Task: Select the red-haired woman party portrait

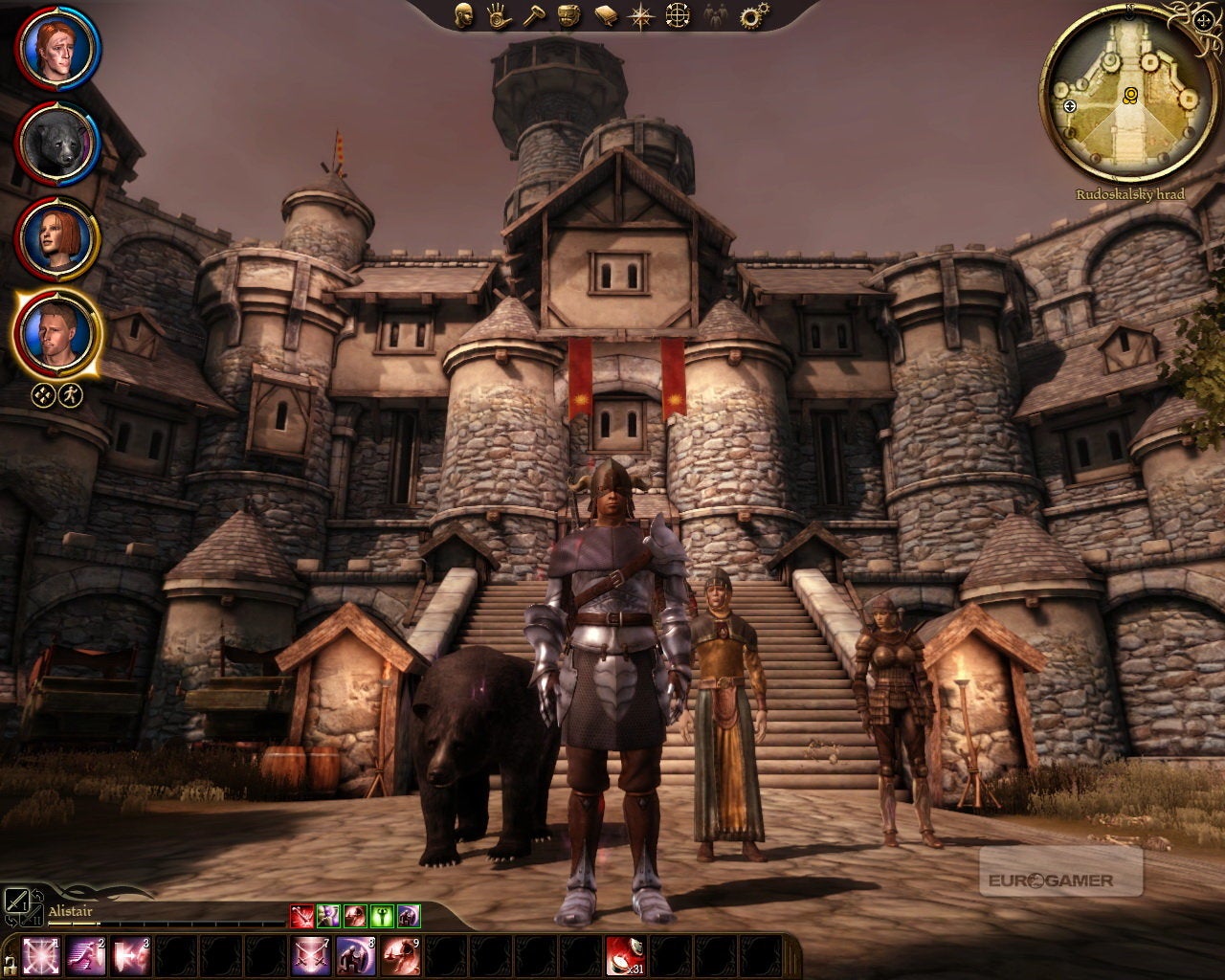Action: (x=56, y=236)
